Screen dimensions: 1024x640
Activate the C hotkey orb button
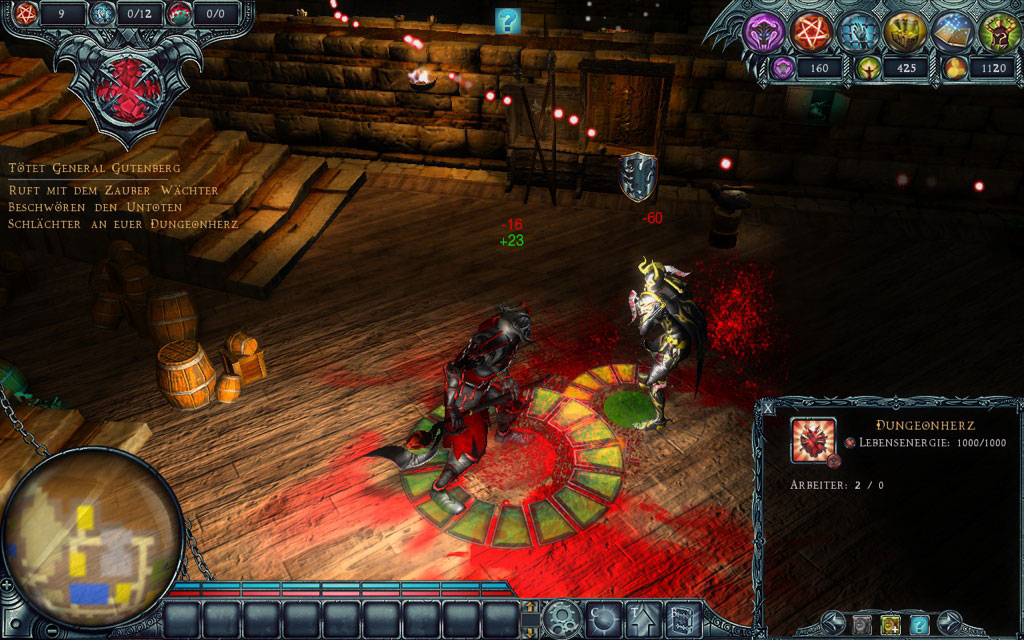coord(602,616)
